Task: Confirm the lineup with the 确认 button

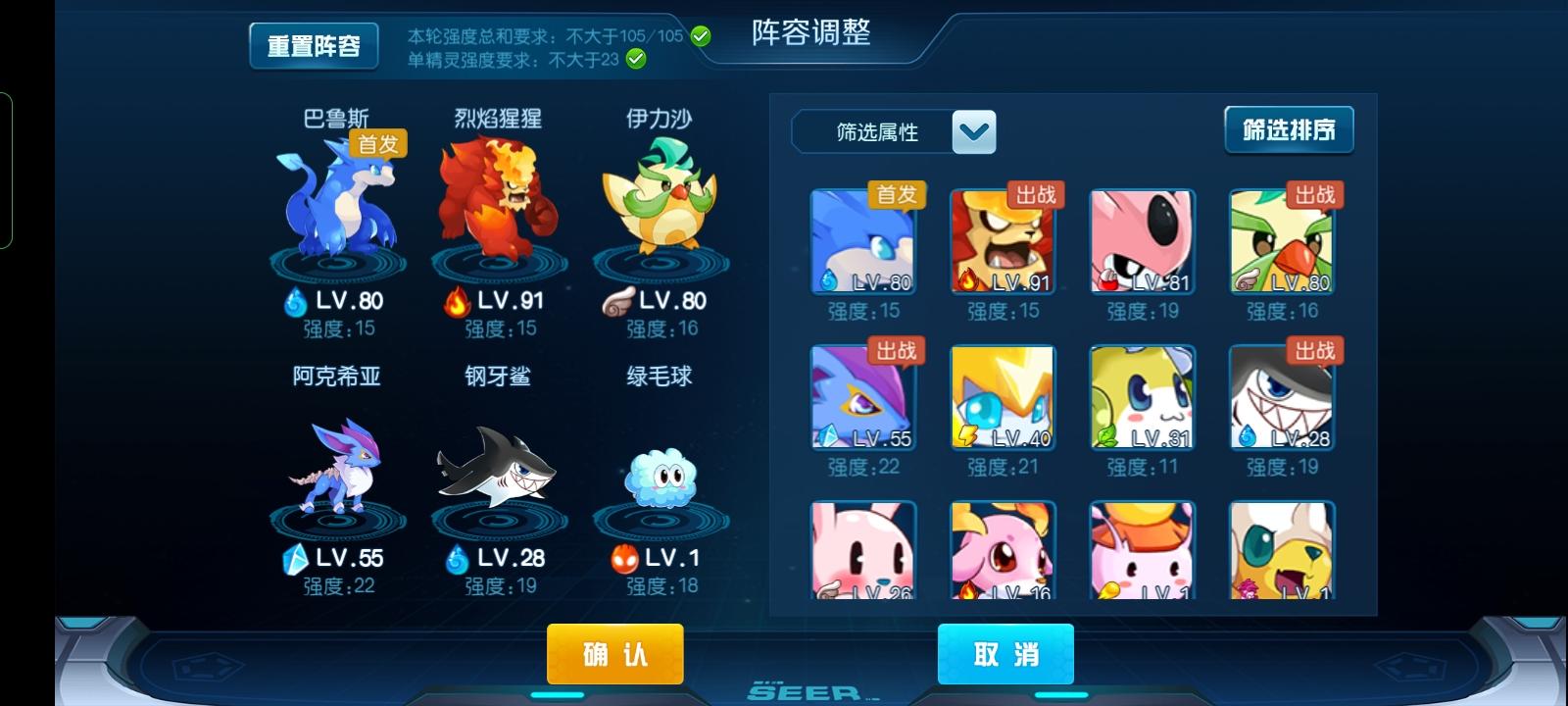Action: [x=615, y=653]
